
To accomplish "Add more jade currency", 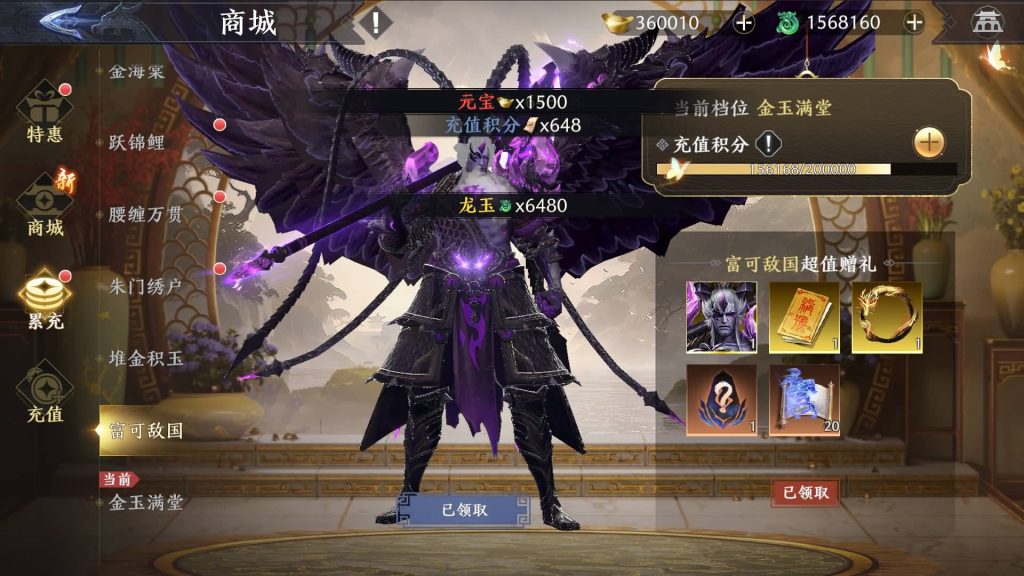I will [913, 23].
